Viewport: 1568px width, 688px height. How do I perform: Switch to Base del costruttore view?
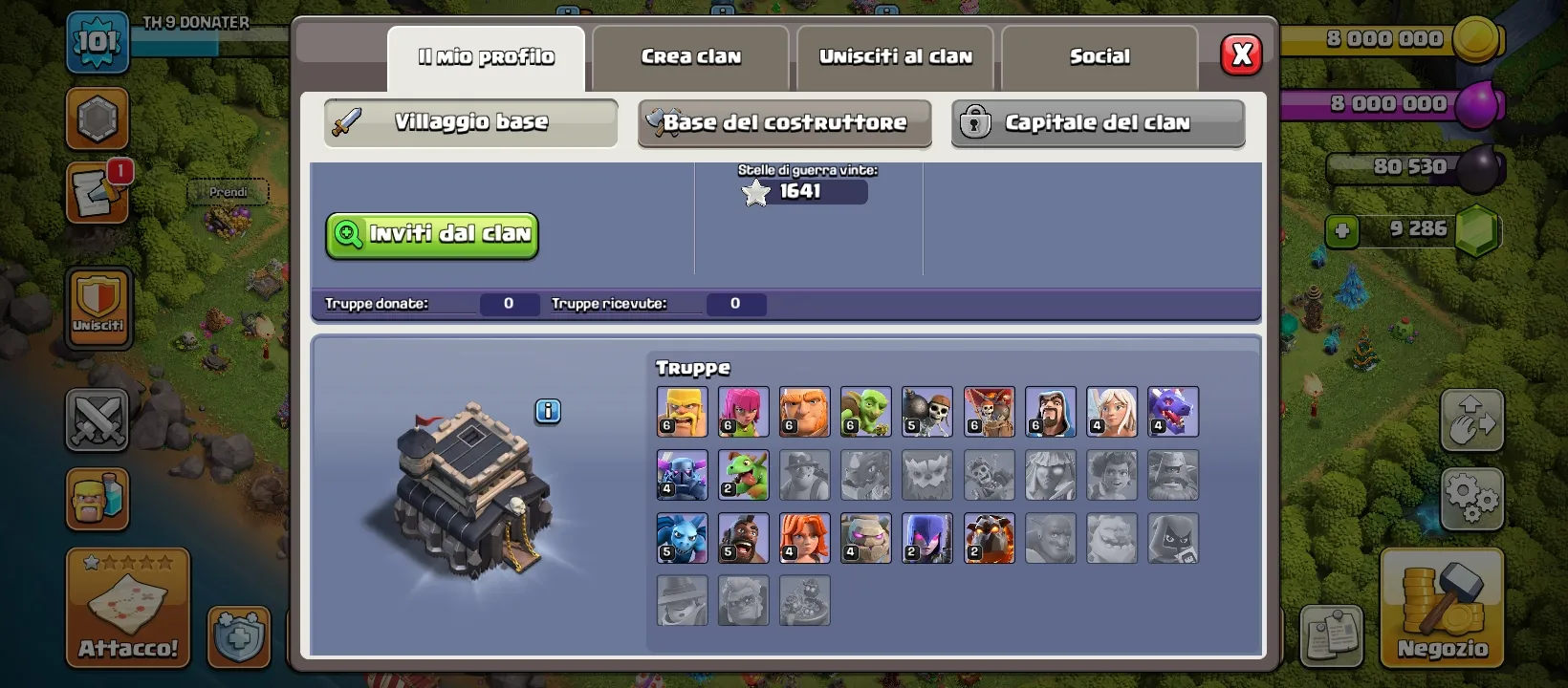pos(784,122)
